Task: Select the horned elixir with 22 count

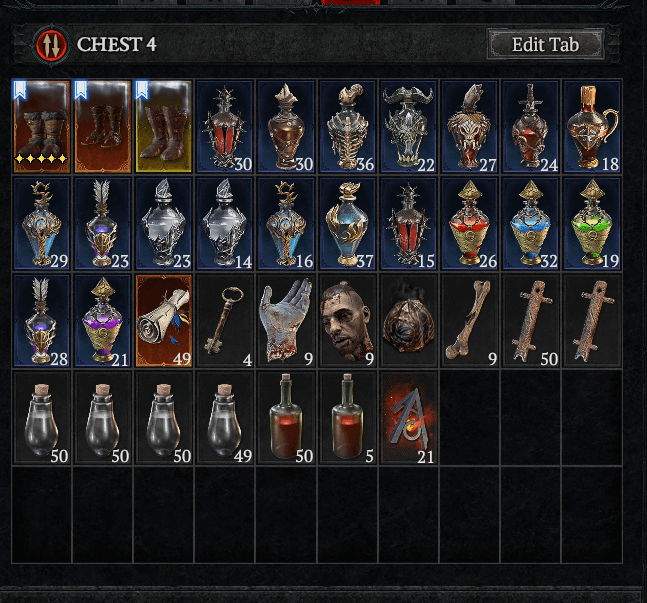Action: (x=409, y=126)
